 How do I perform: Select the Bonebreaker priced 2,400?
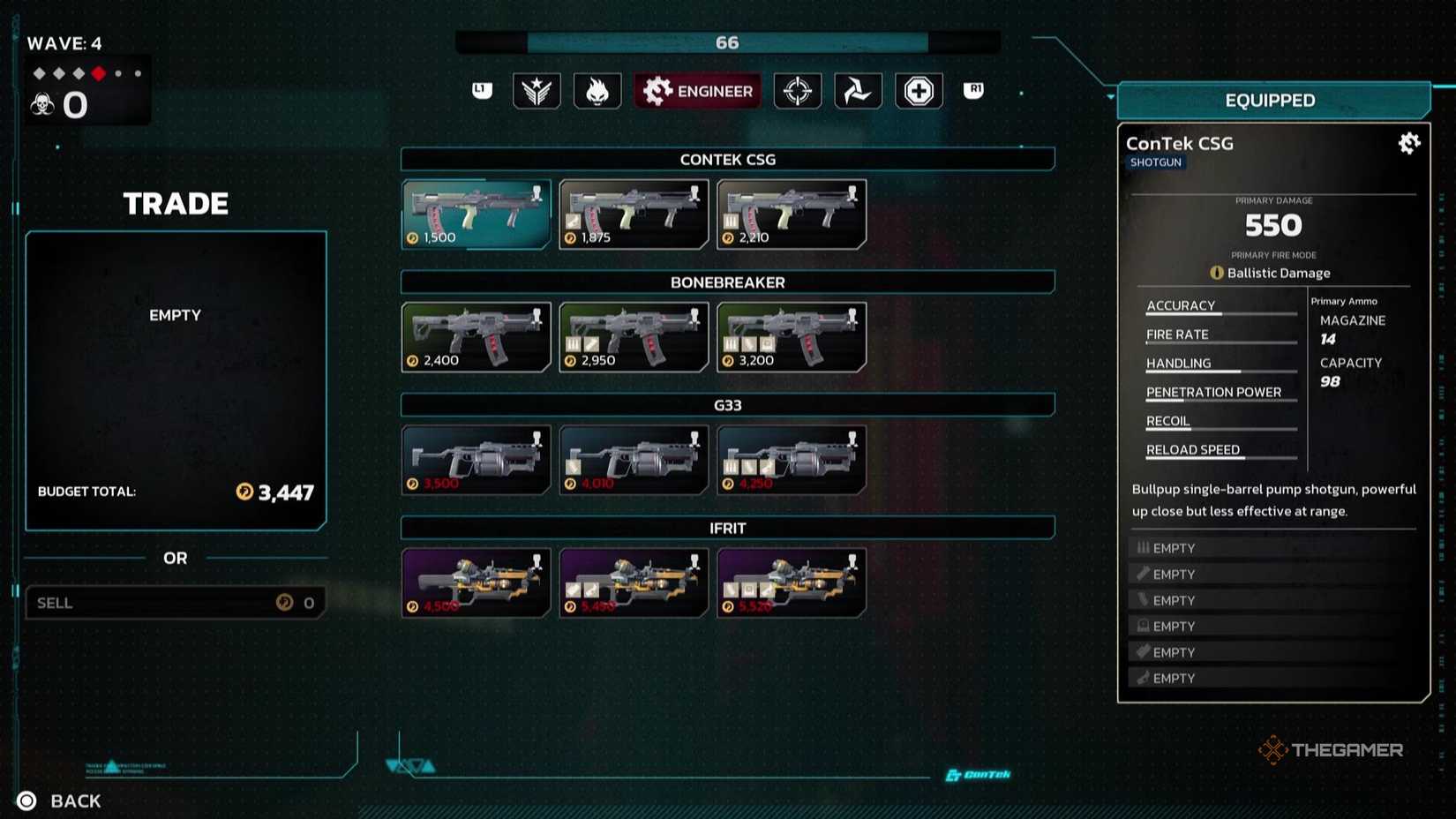(x=477, y=337)
